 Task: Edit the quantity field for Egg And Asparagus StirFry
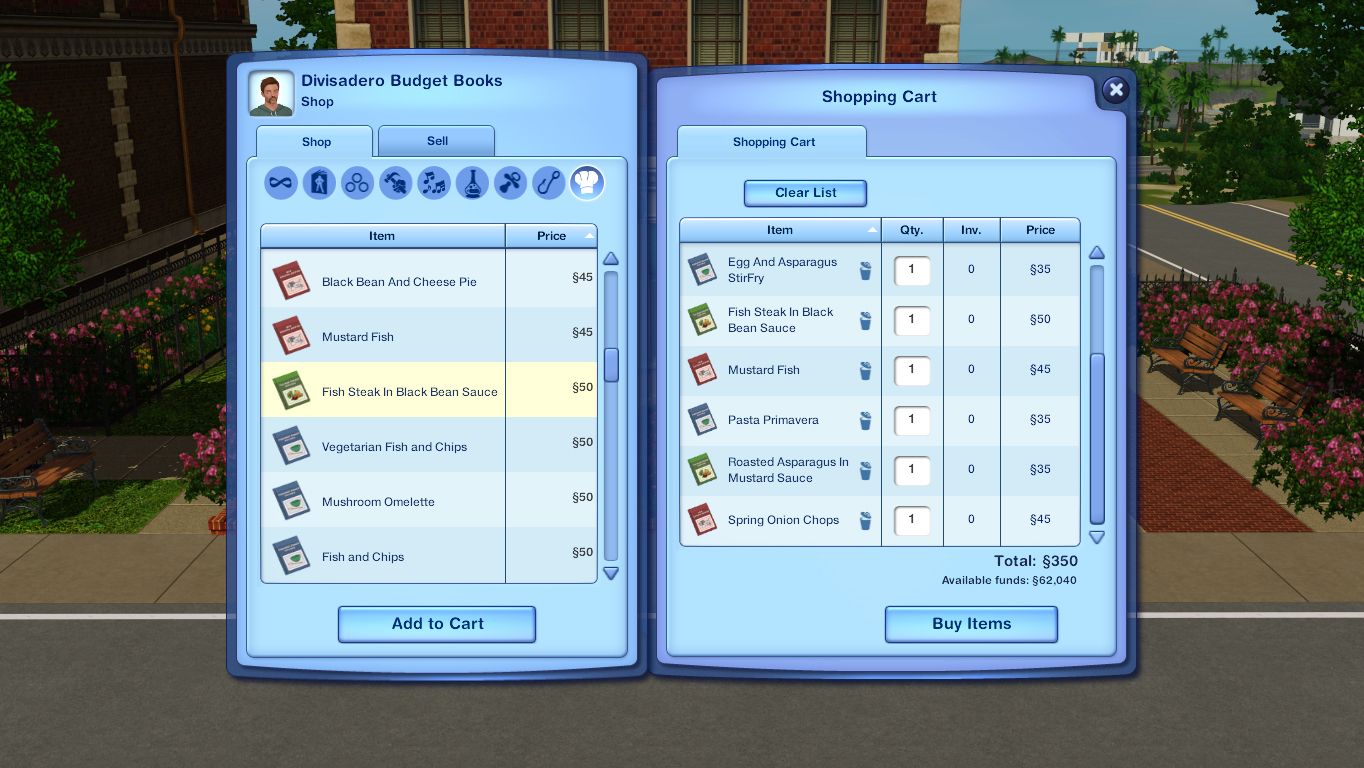[911, 270]
